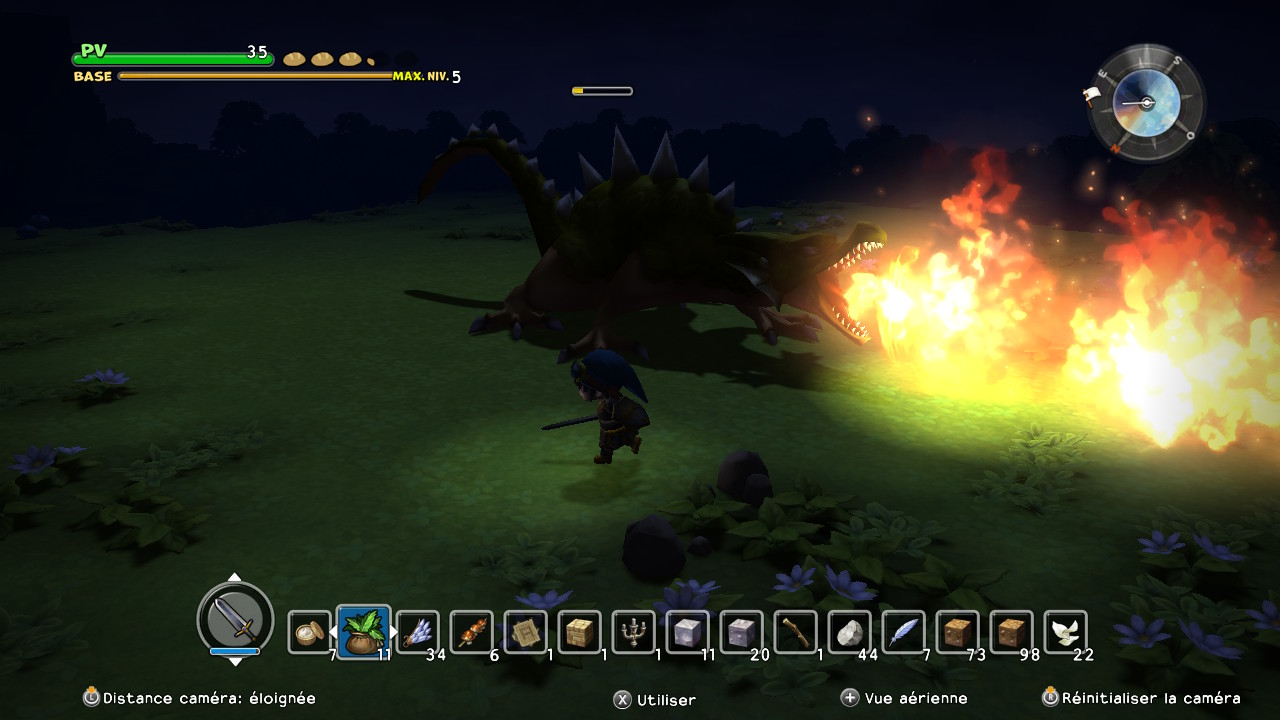Select the equipped sword weapon icon

(235, 618)
